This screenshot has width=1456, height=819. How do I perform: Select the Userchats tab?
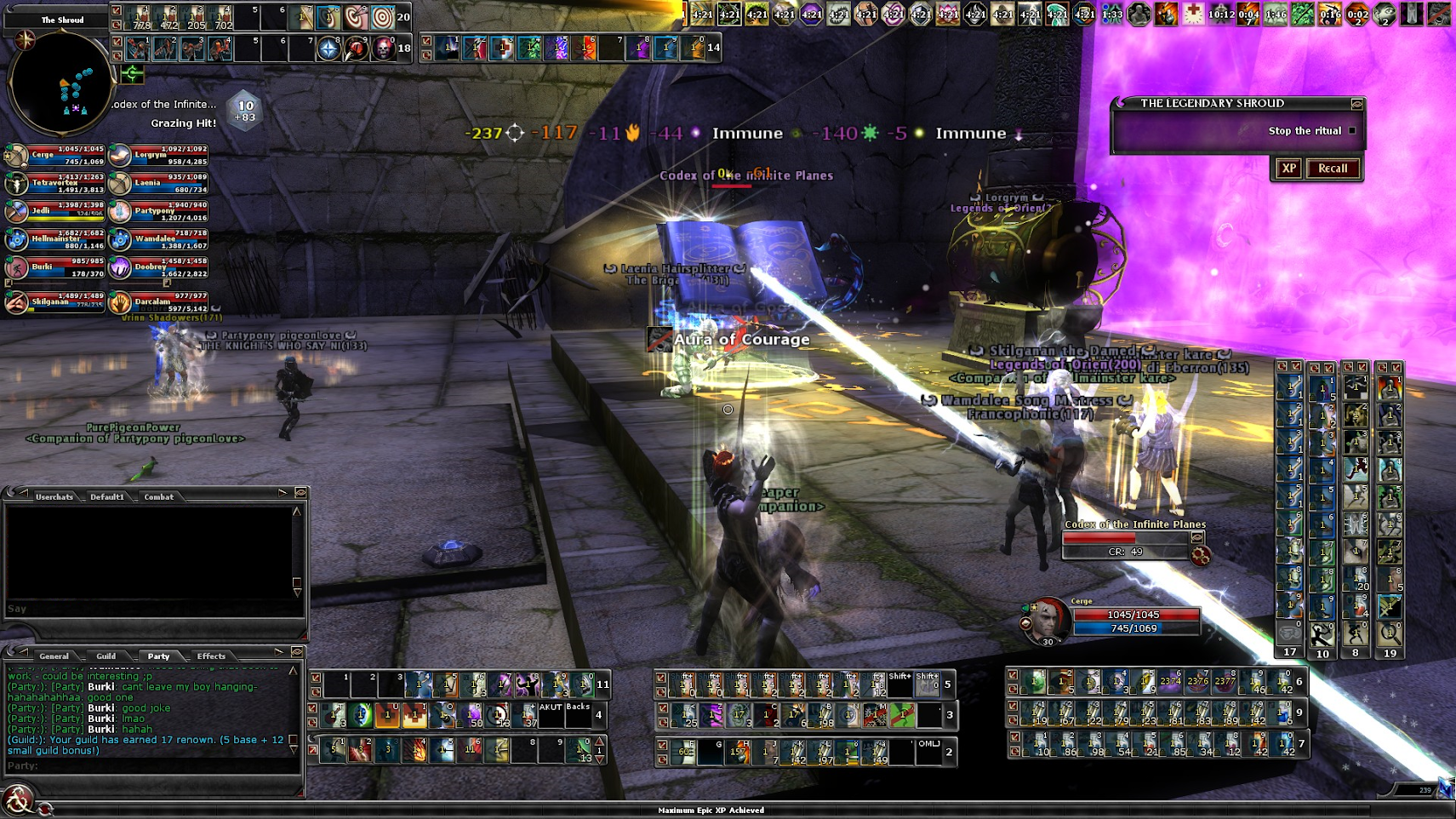54,496
